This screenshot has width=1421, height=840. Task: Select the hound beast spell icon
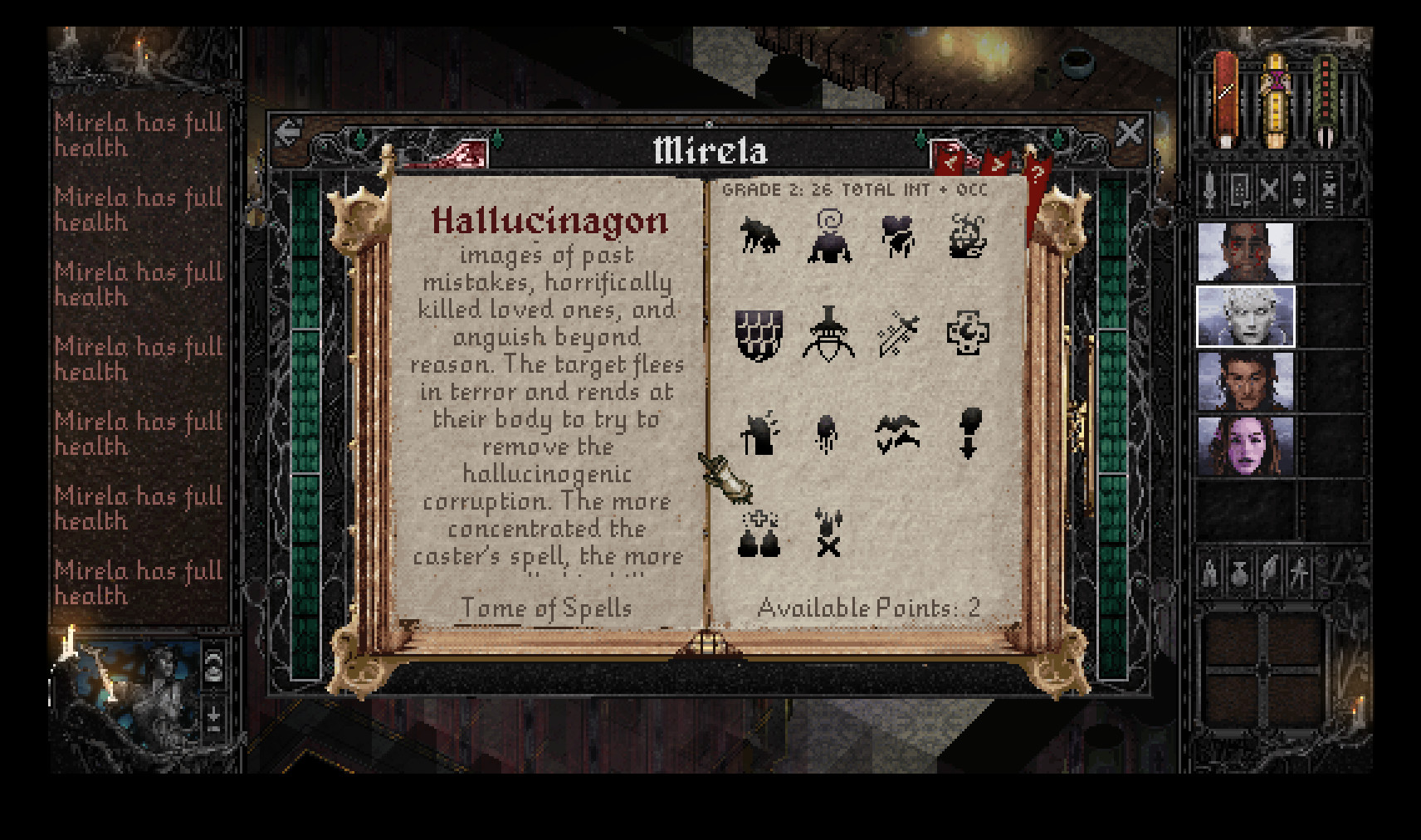(x=759, y=237)
